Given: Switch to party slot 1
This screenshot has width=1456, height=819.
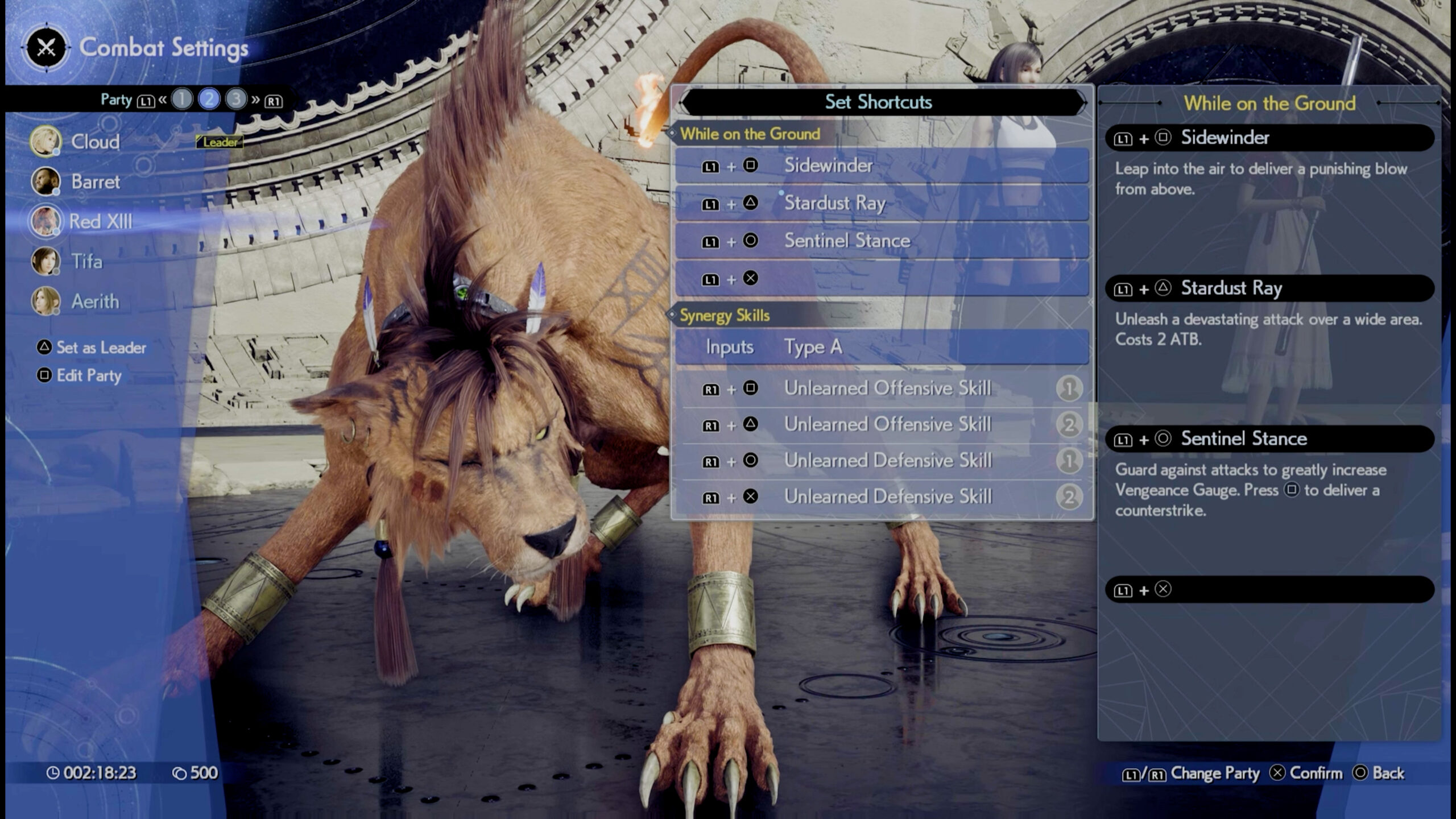Looking at the screenshot, I should click(x=182, y=100).
